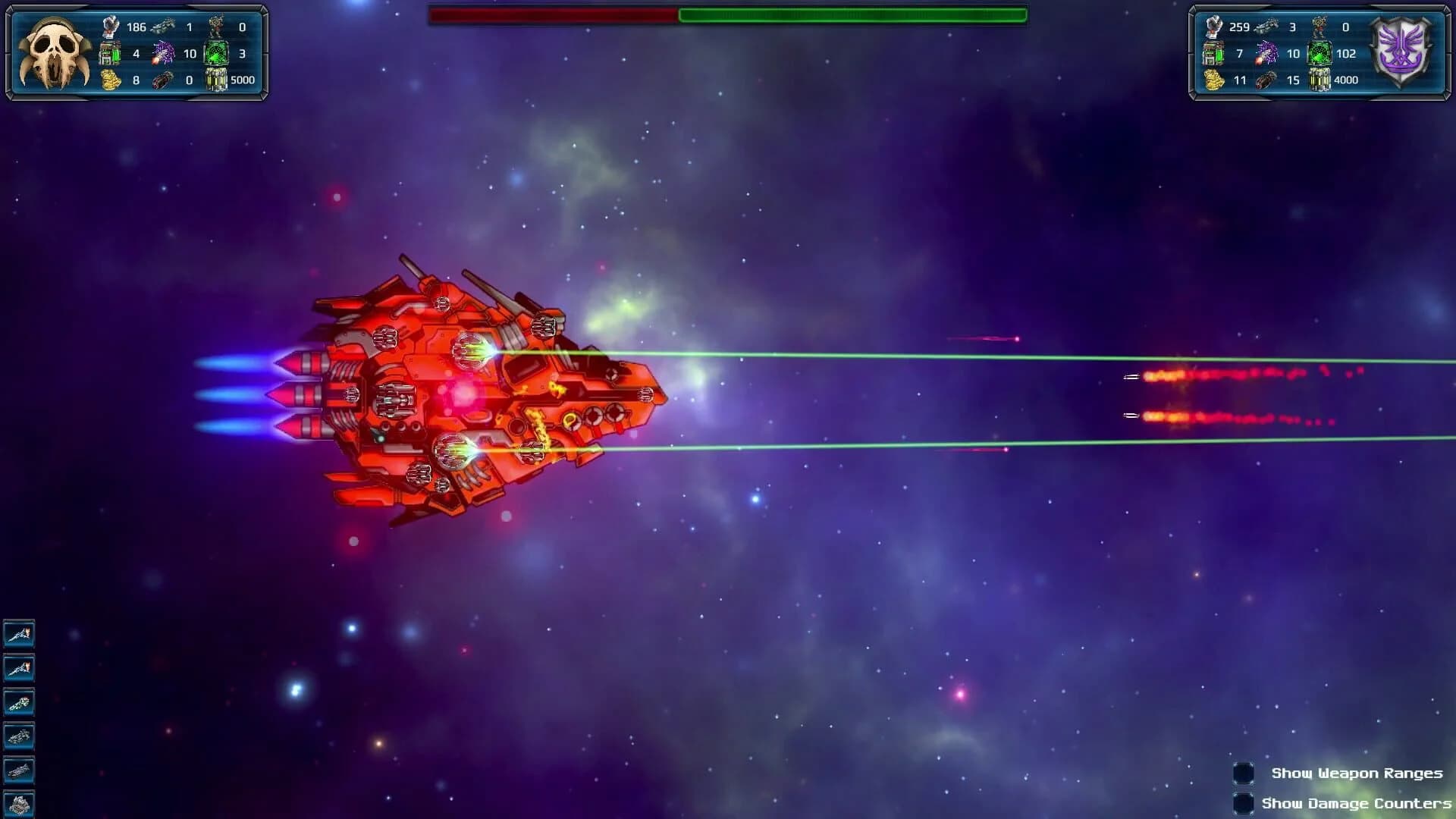This screenshot has height=819, width=1456.
Task: Click the ammo cartridge icon showing 5000
Action: click(218, 80)
